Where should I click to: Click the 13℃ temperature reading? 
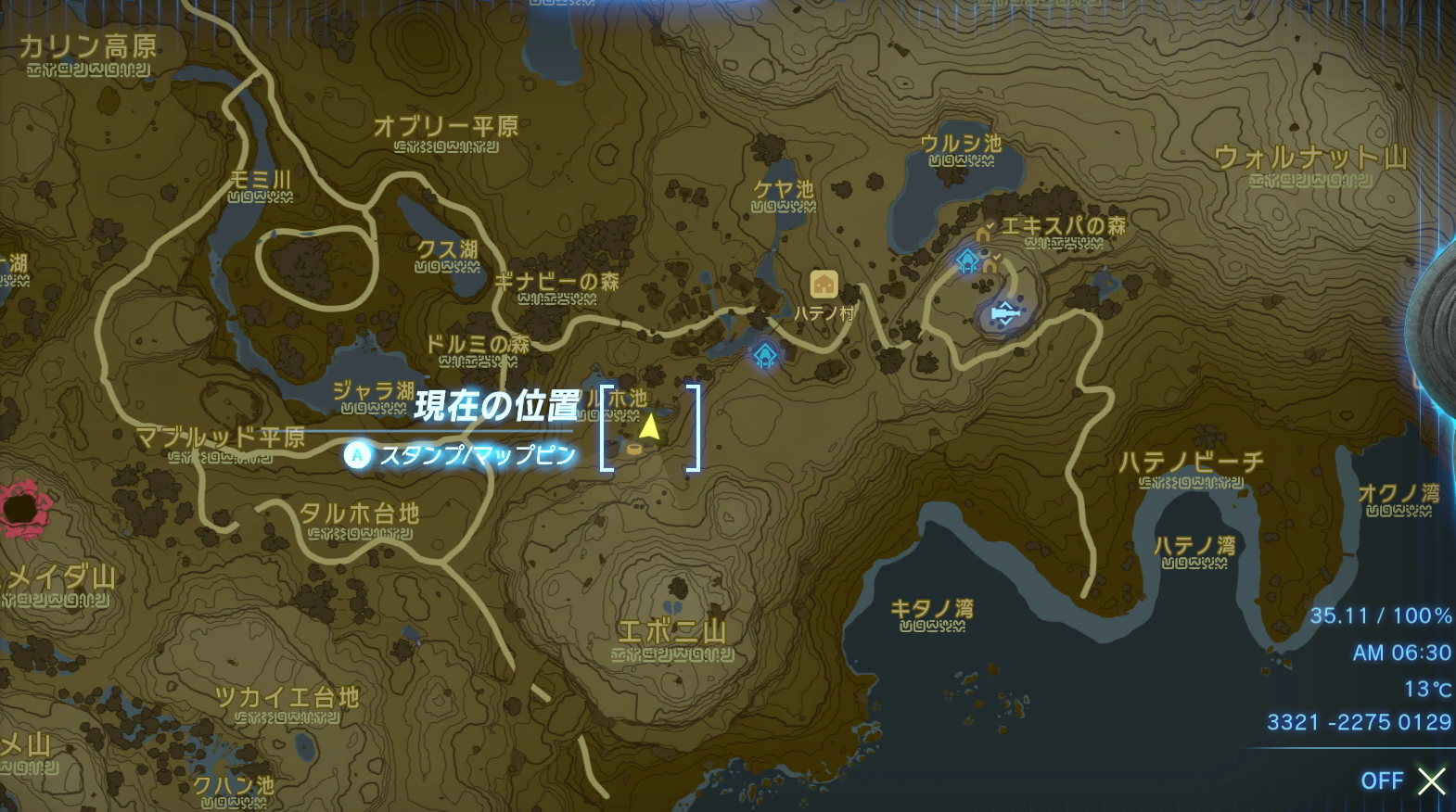point(1428,689)
